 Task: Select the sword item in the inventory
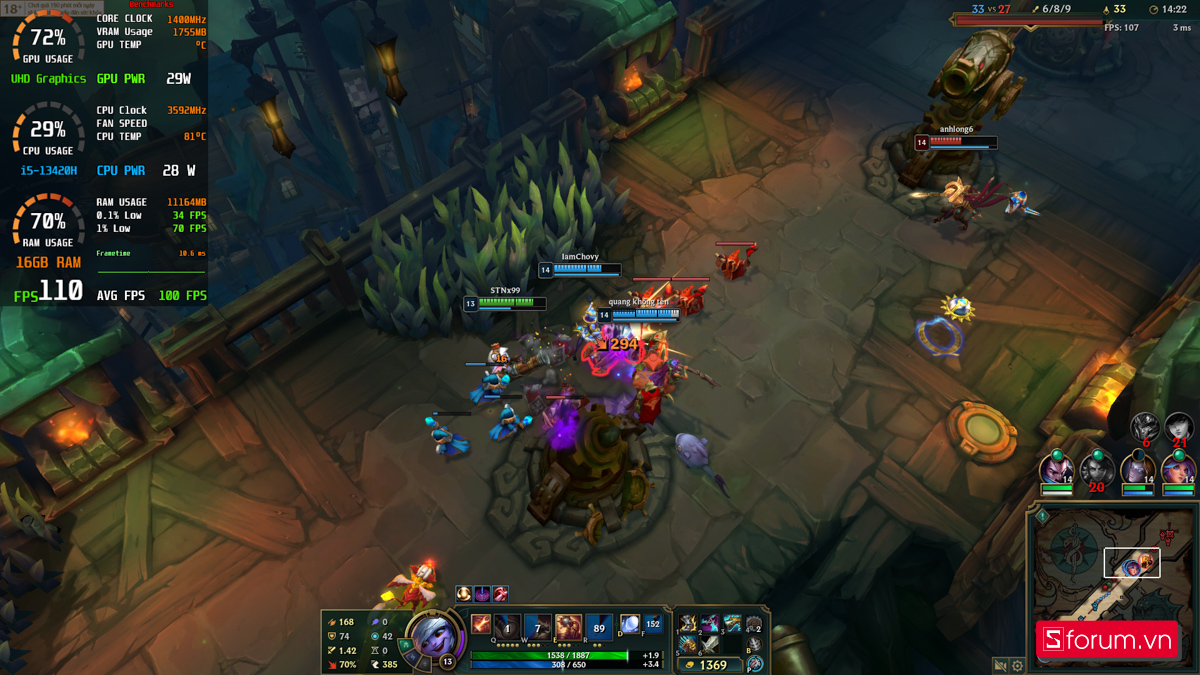710,645
